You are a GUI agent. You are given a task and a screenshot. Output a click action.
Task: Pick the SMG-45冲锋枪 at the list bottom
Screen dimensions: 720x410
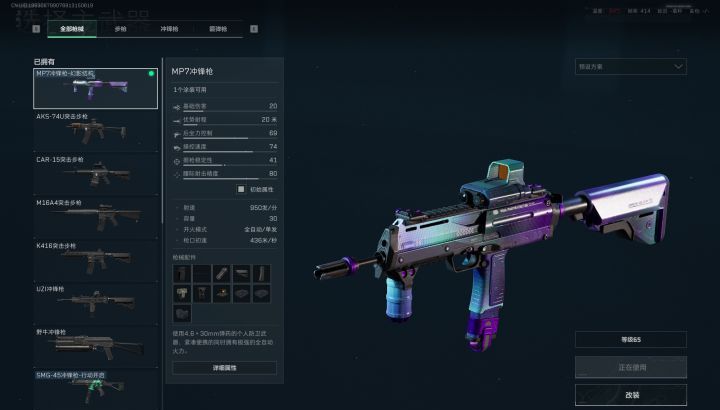click(95, 383)
